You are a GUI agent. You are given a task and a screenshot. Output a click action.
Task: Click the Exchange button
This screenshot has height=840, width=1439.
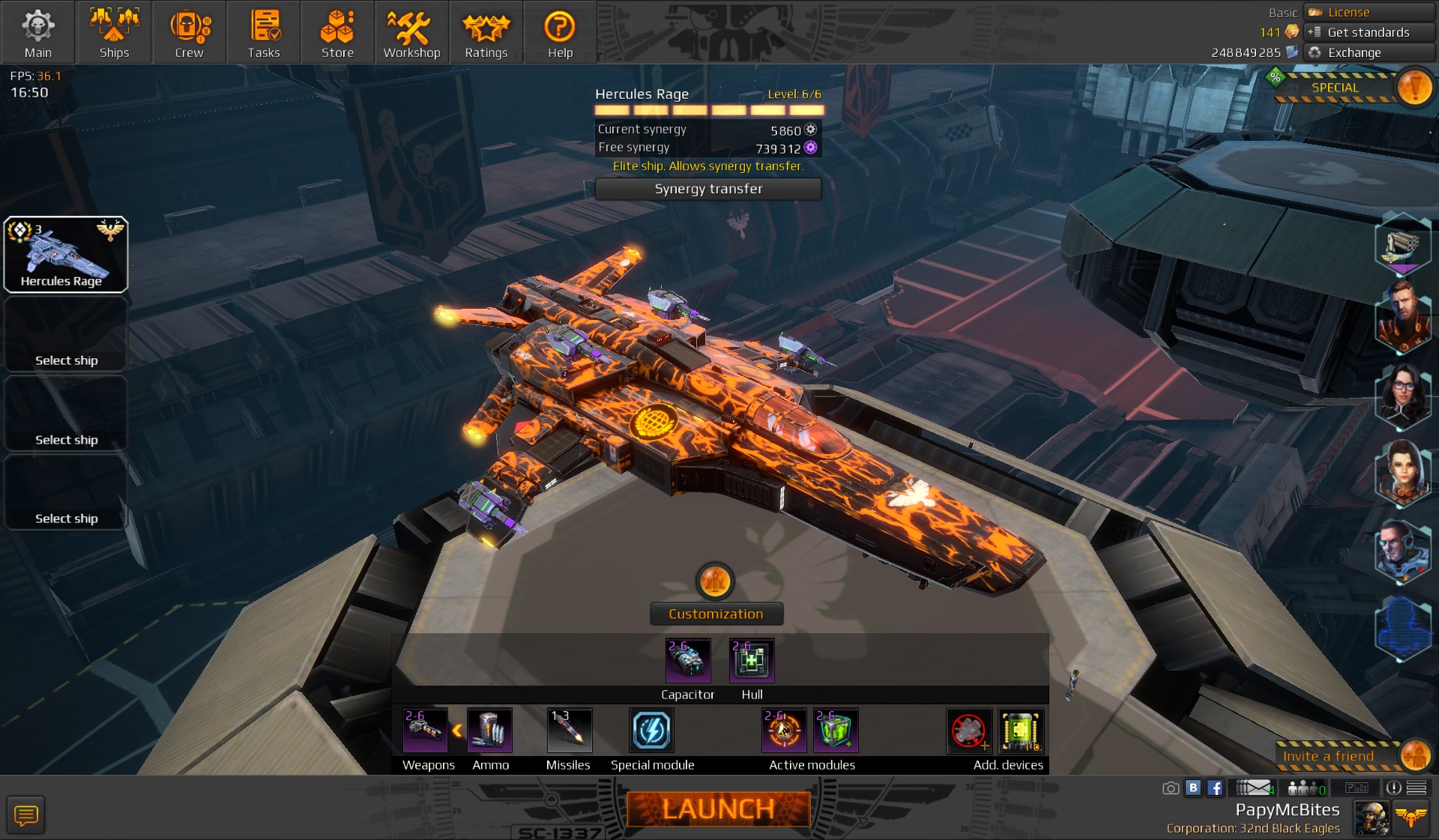point(1369,52)
